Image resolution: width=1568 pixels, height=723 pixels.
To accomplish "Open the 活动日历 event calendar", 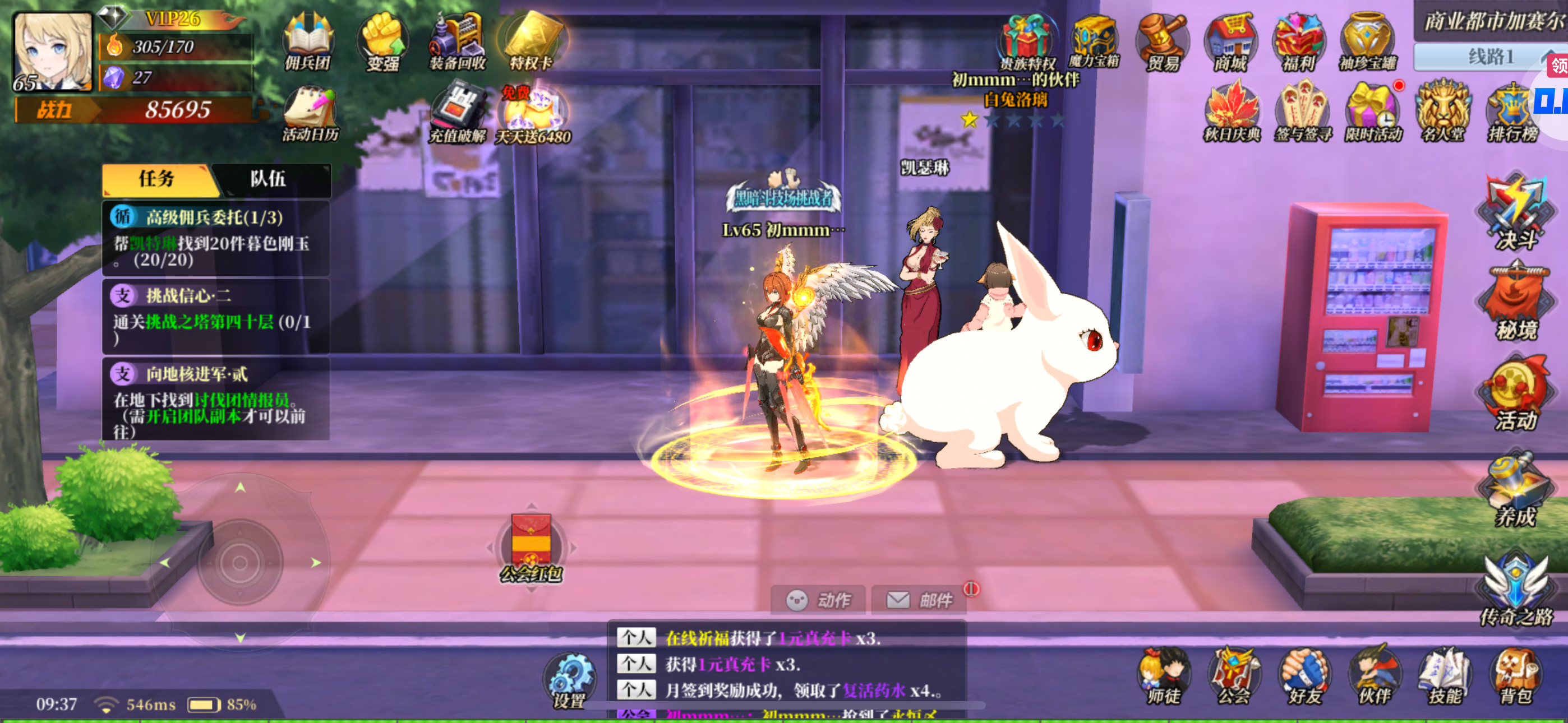I will (310, 115).
